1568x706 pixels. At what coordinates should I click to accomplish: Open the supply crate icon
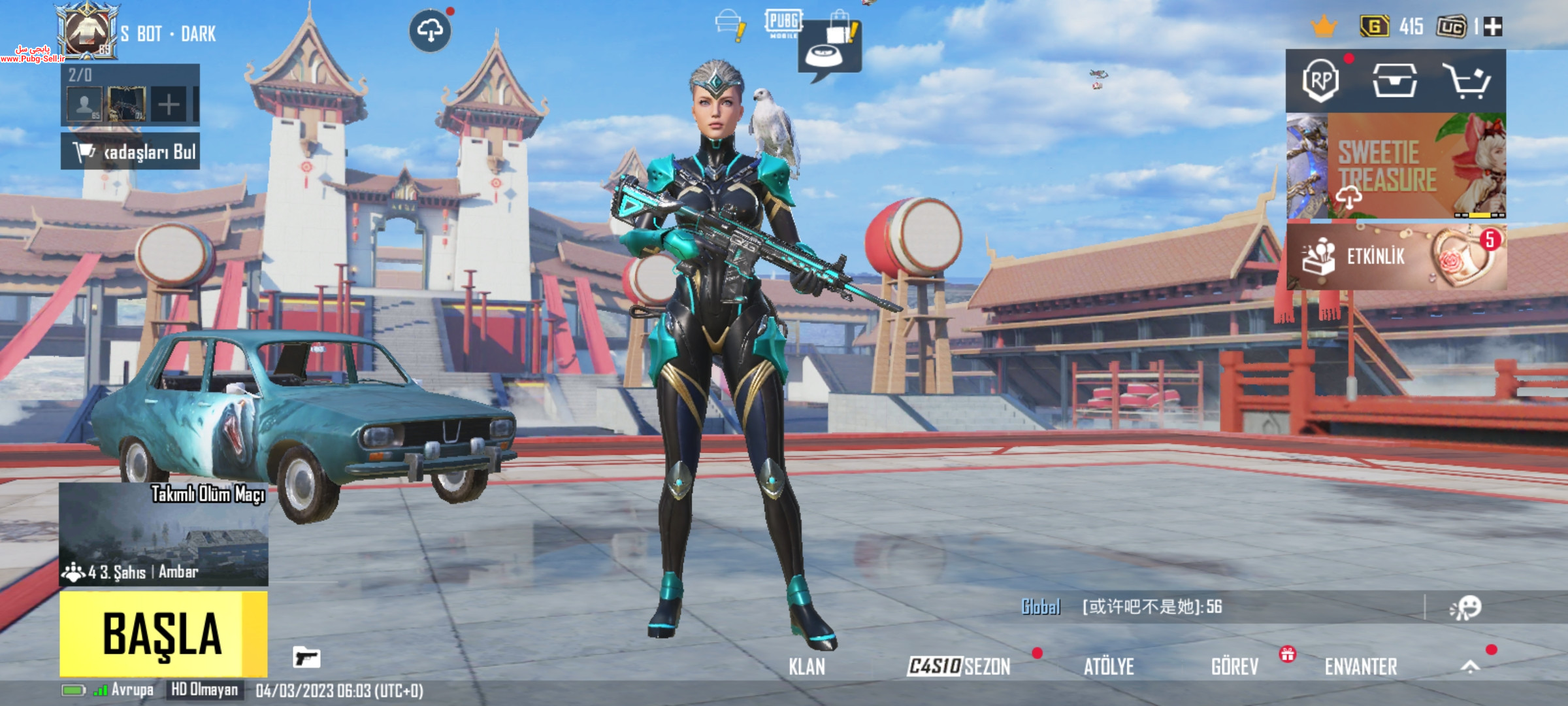[1394, 82]
